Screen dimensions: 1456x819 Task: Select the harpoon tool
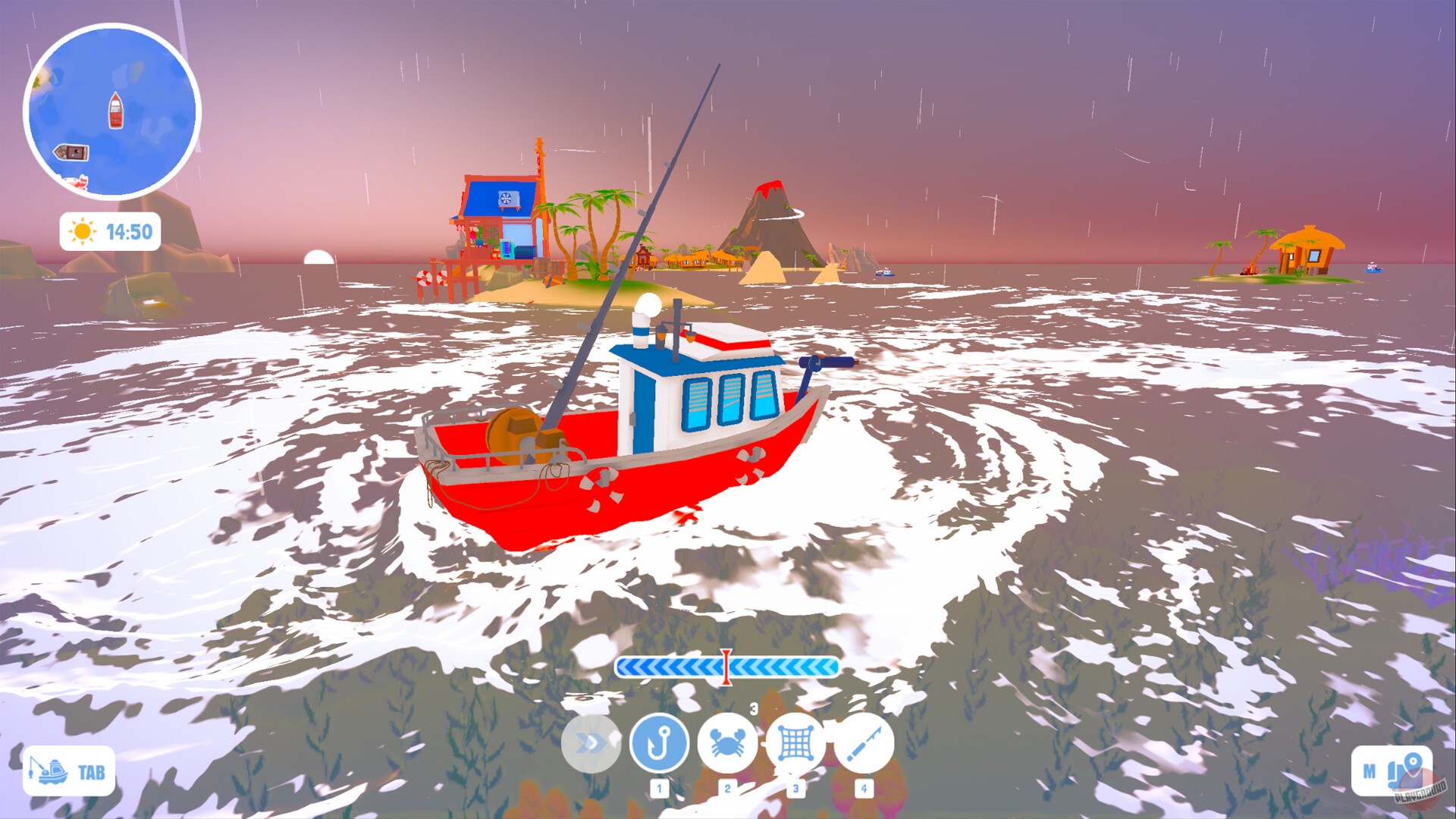coord(863,744)
